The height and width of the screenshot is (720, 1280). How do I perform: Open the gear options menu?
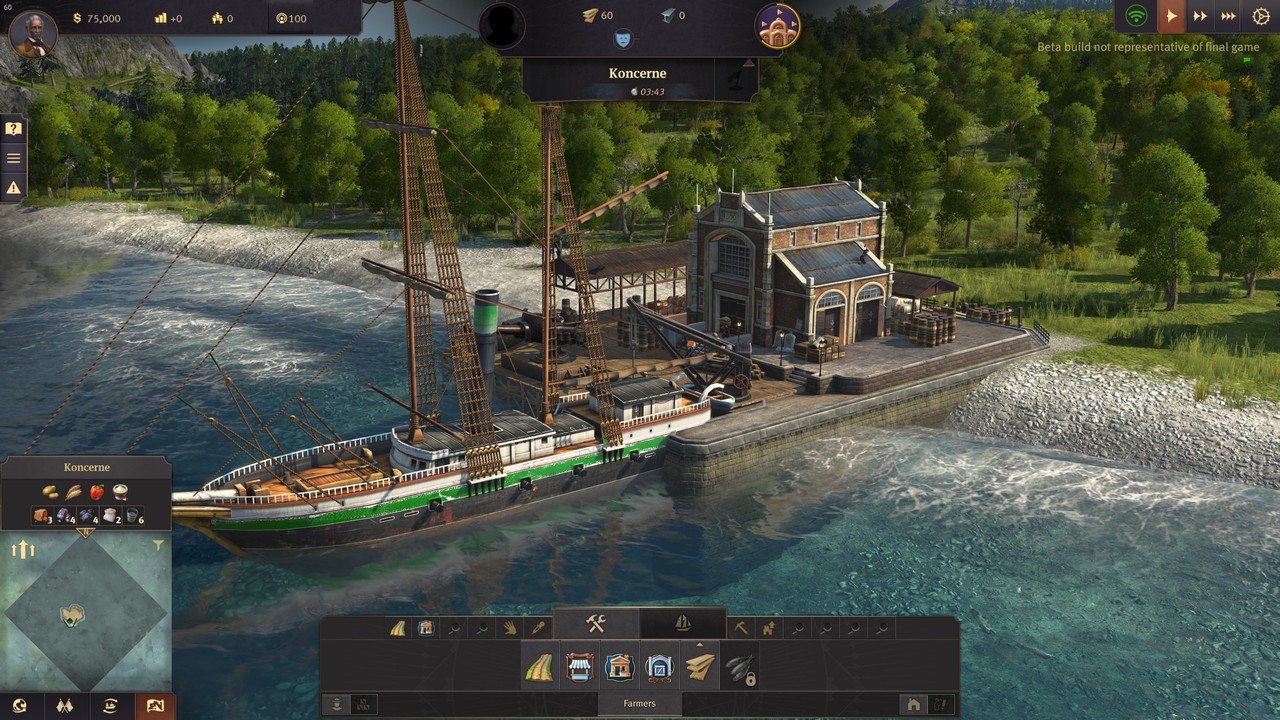pos(1261,16)
